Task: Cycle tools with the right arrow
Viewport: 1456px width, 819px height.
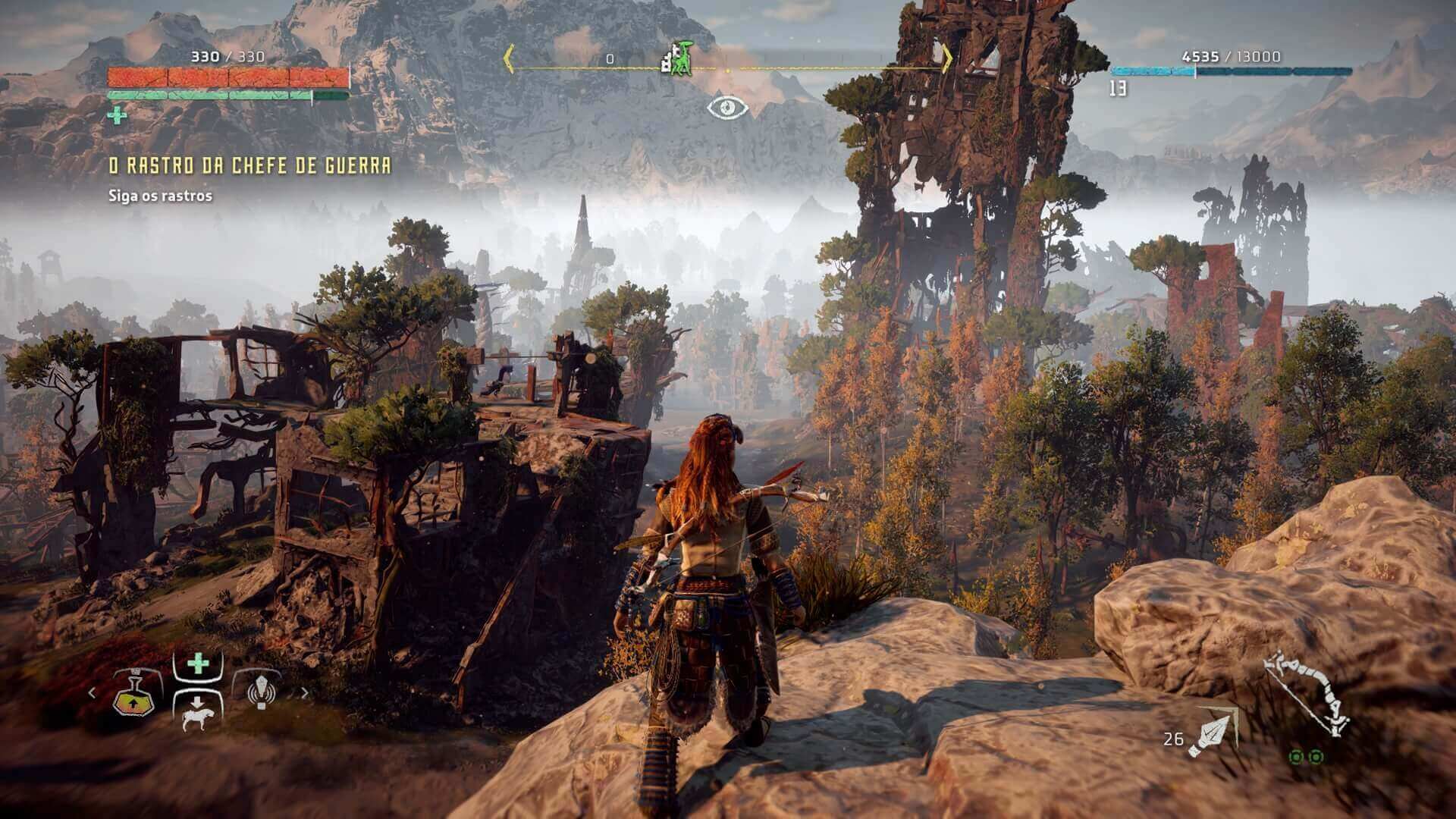Action: pyautogui.click(x=305, y=692)
